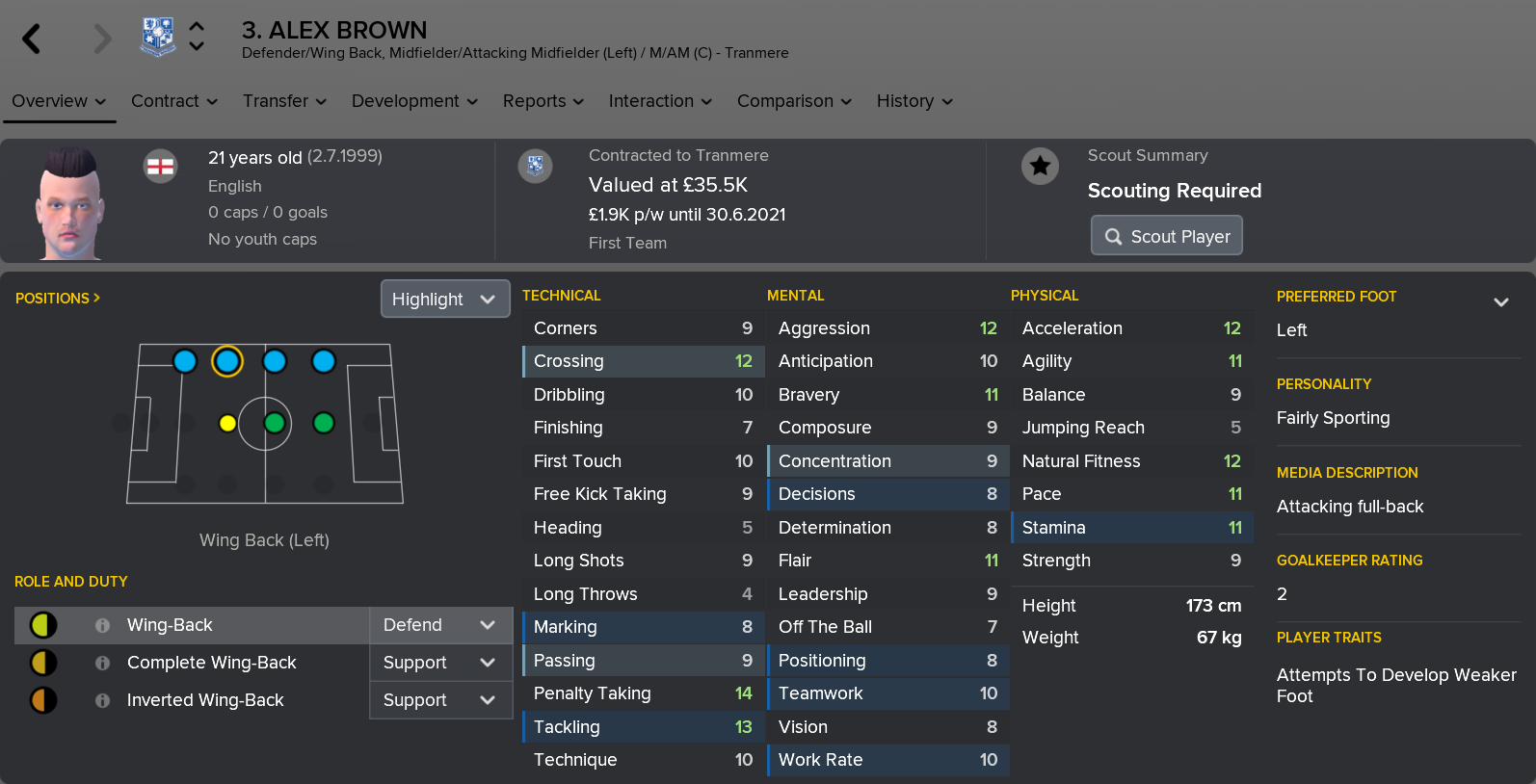Open the Reports menu

point(543,101)
